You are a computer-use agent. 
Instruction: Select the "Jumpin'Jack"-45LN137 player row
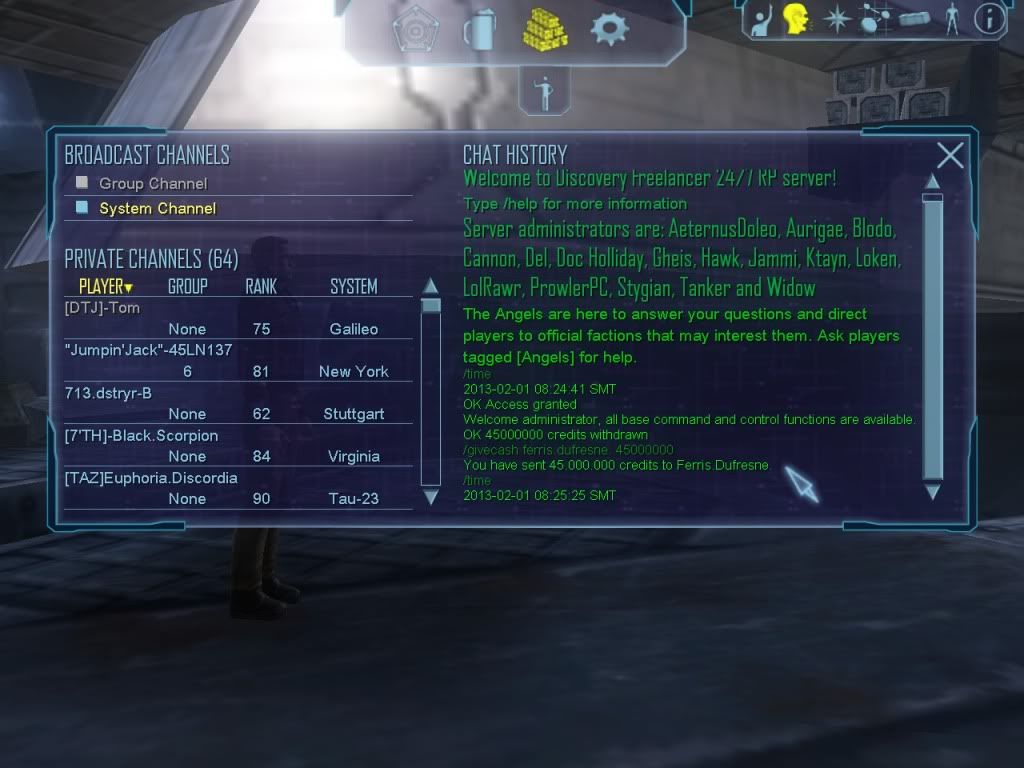148,350
